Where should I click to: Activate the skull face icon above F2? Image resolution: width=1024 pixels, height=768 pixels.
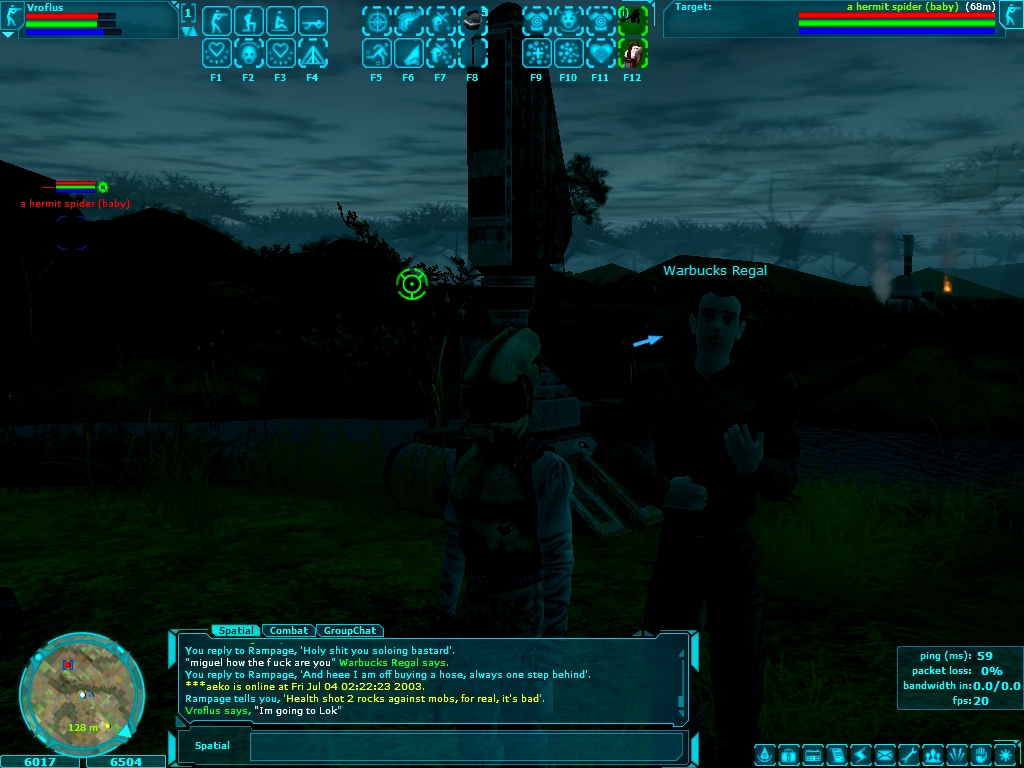tap(249, 53)
